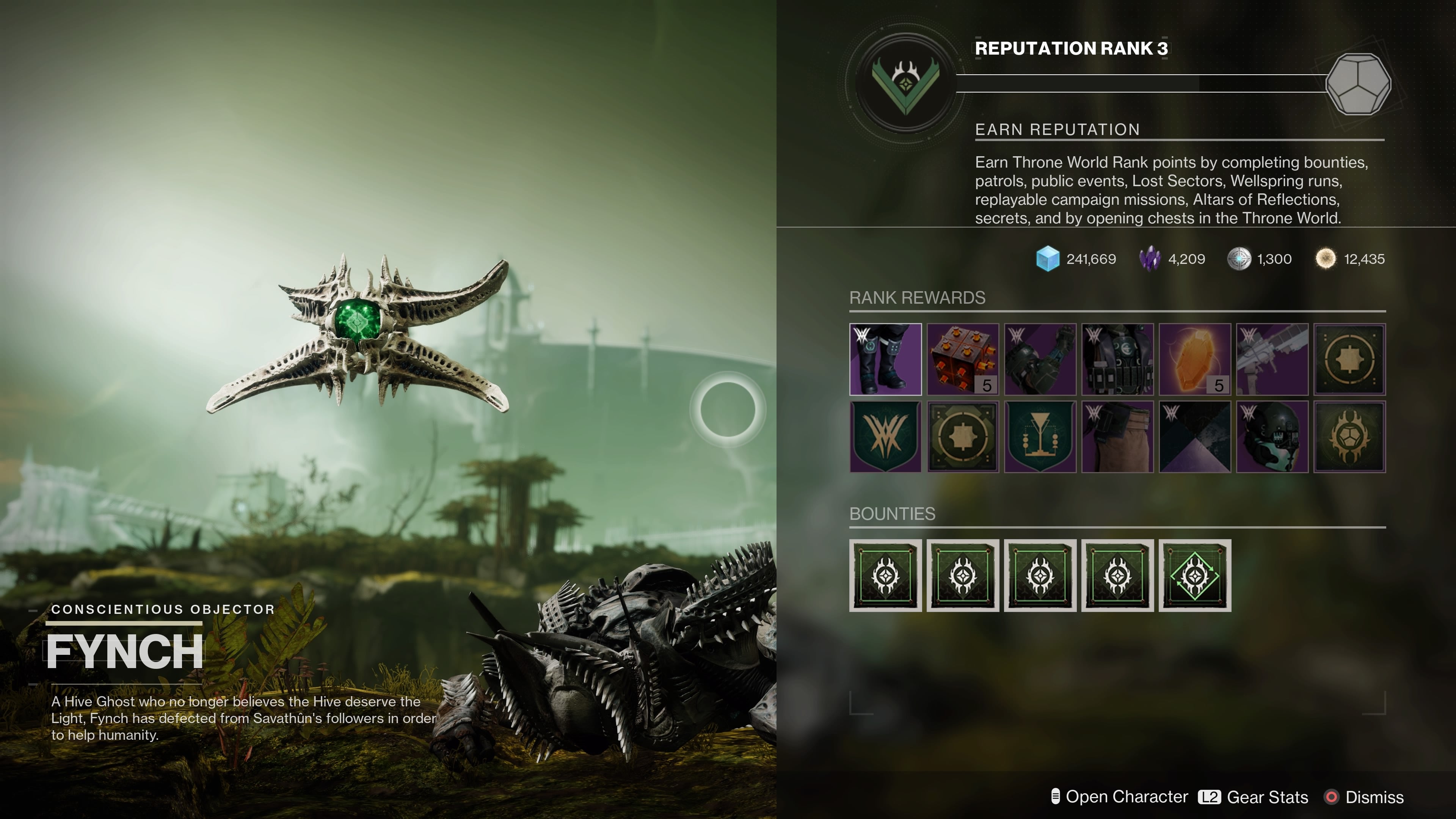Pick the flaming engram sigil reward
Screen dimensions: 1456x819
tap(1350, 436)
